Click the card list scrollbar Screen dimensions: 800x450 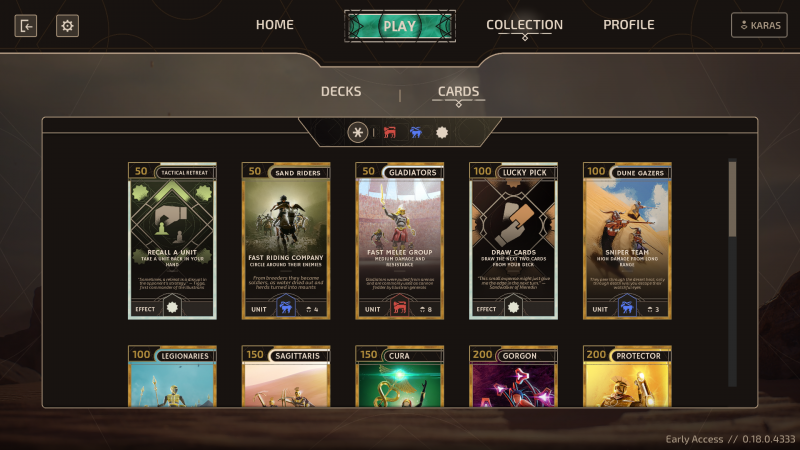tap(732, 198)
